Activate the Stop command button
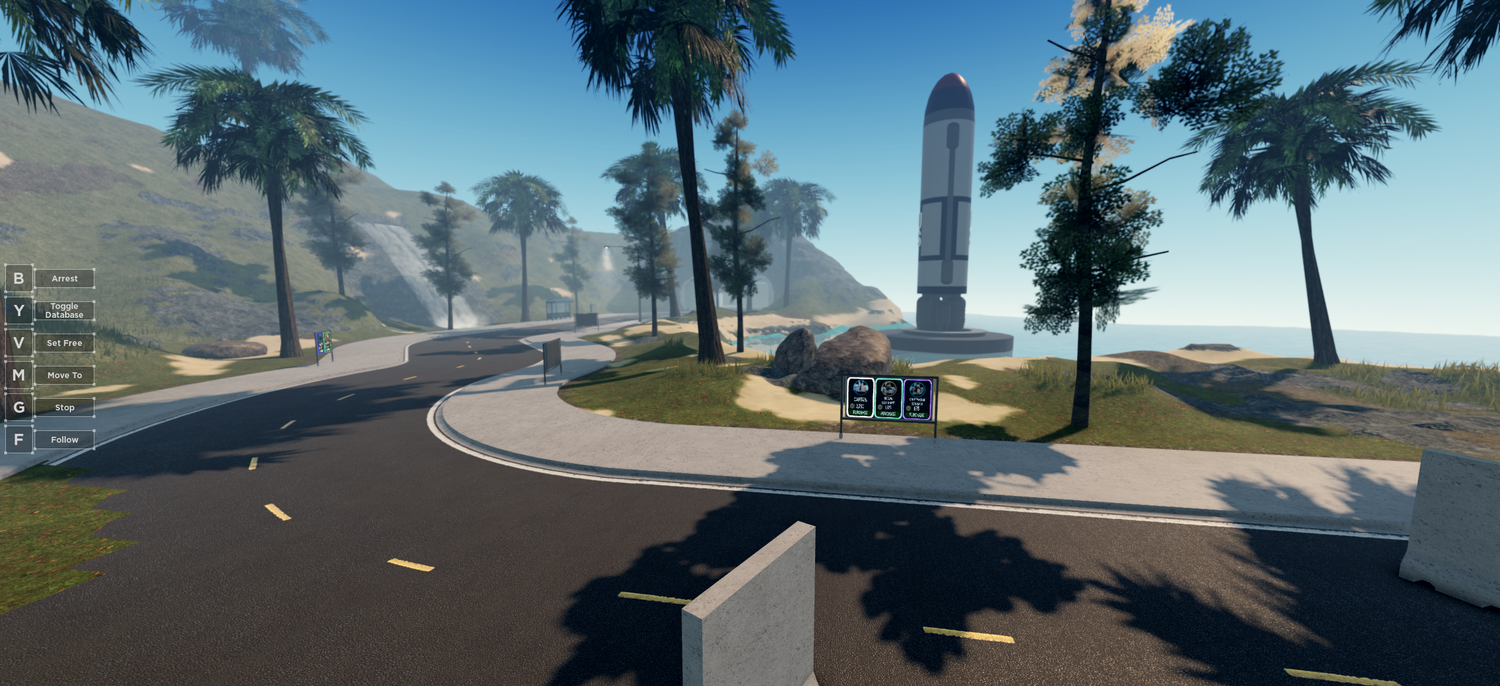 click(x=64, y=407)
